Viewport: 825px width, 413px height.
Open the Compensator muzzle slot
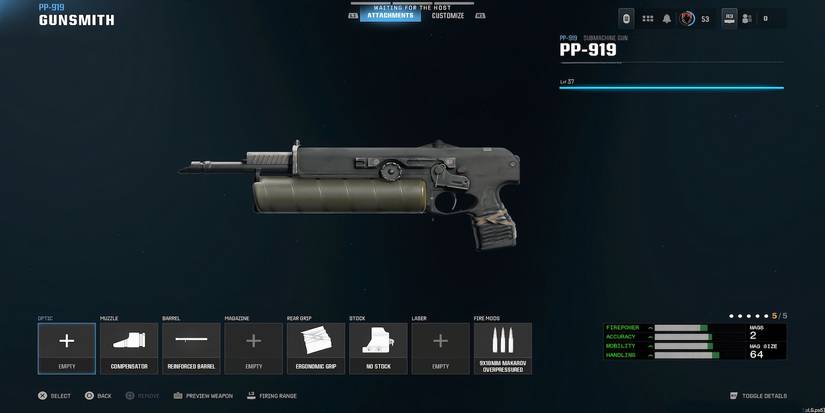click(x=129, y=348)
